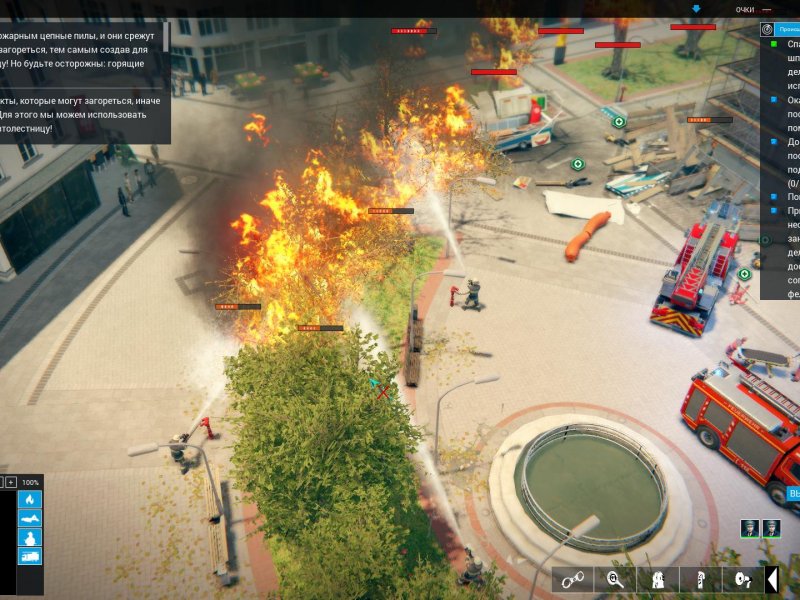Click the plus zoom button
The height and width of the screenshot is (600, 800).
[11, 482]
